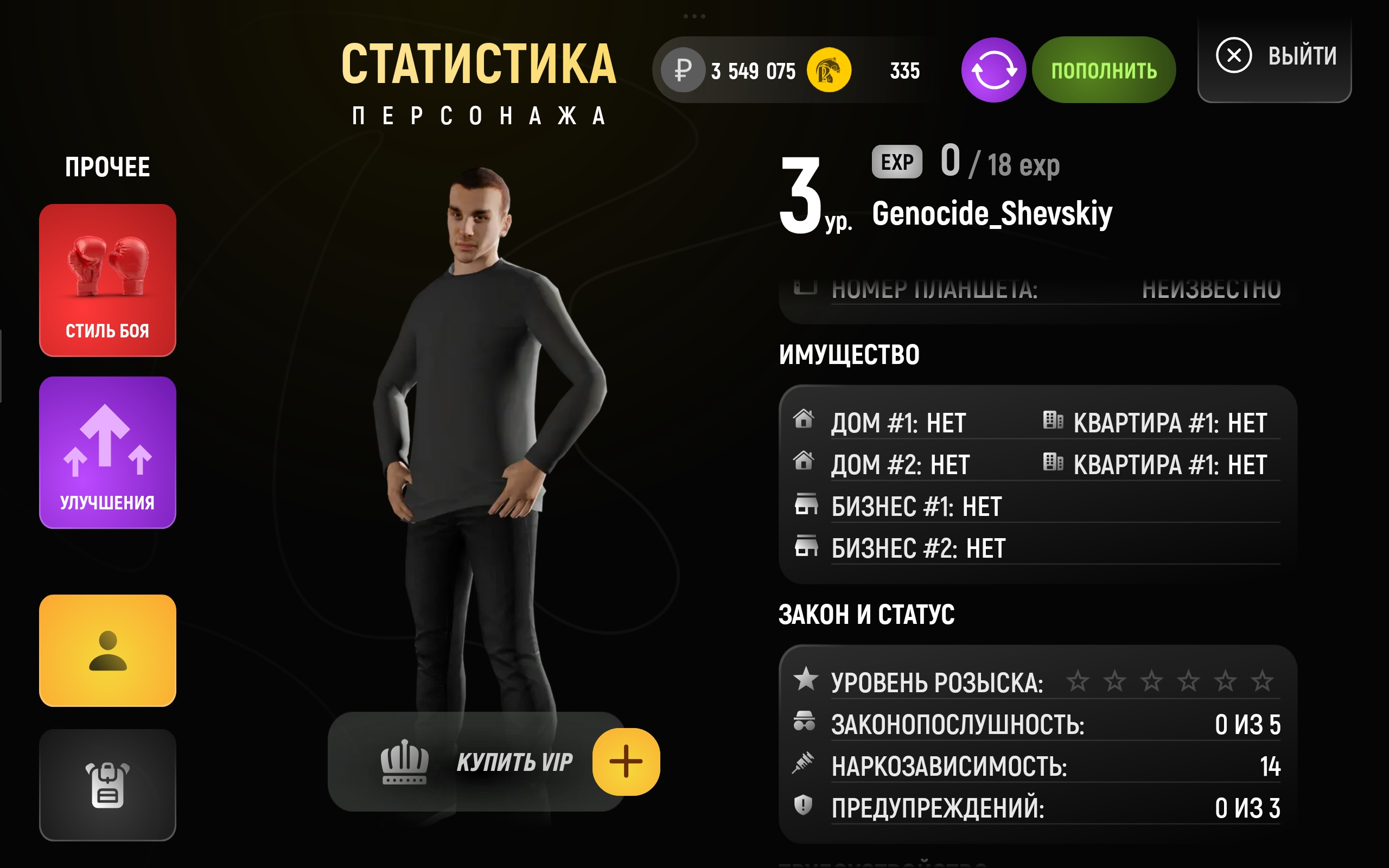The width and height of the screenshot is (1389, 868).
Task: Click the purple currency exchange button
Action: coord(993,70)
